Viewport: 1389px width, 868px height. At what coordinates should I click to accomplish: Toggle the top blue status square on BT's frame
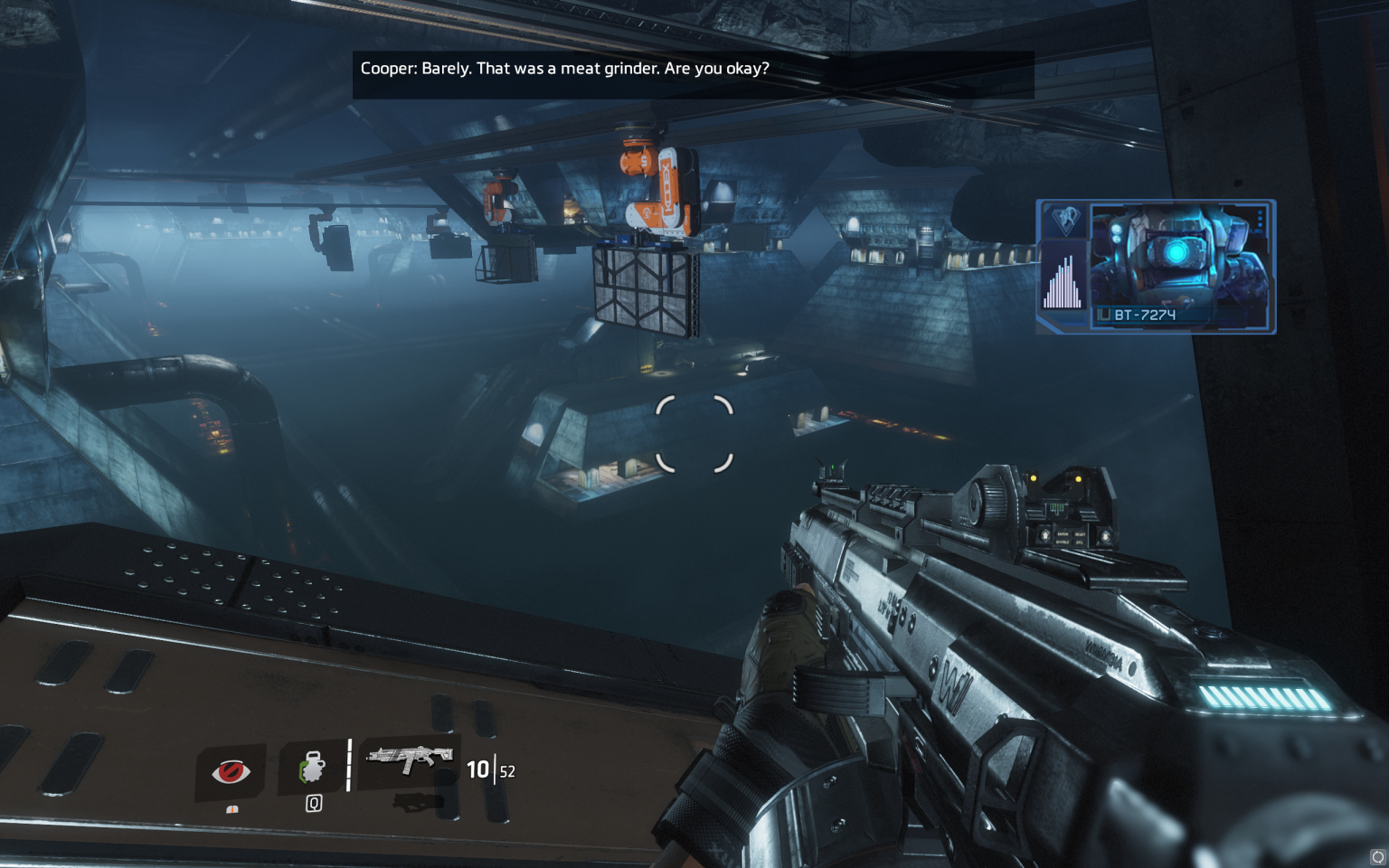(1260, 212)
